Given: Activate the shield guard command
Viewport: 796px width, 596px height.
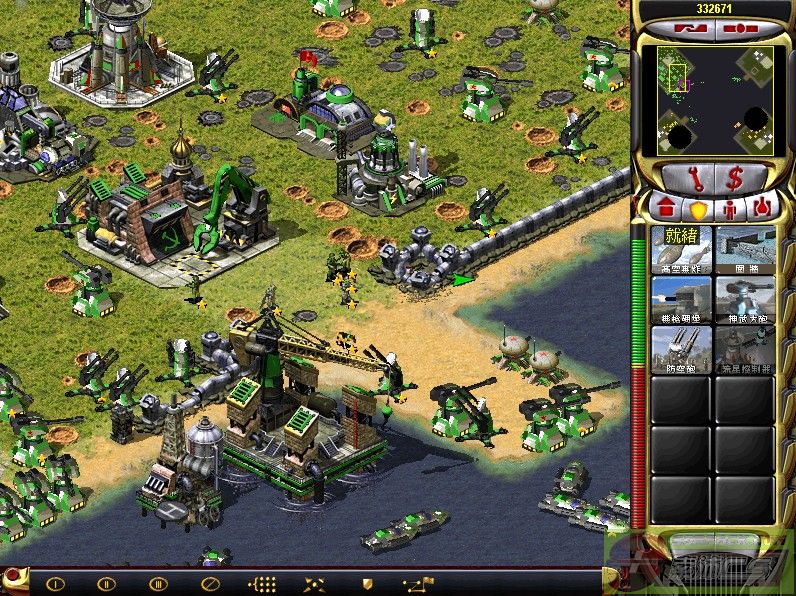Looking at the screenshot, I should [367, 583].
